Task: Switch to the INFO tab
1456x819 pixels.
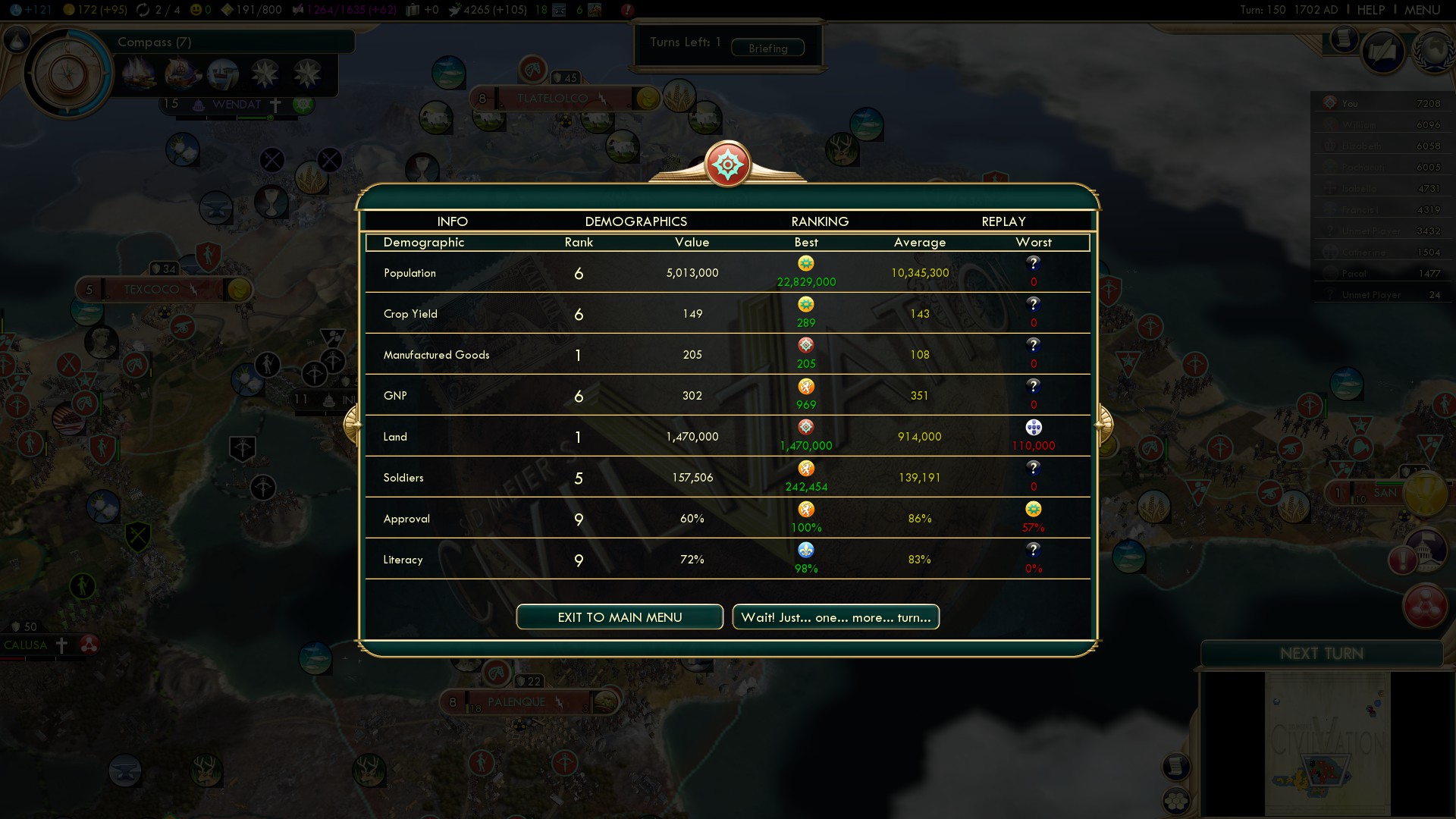Action: click(x=452, y=221)
